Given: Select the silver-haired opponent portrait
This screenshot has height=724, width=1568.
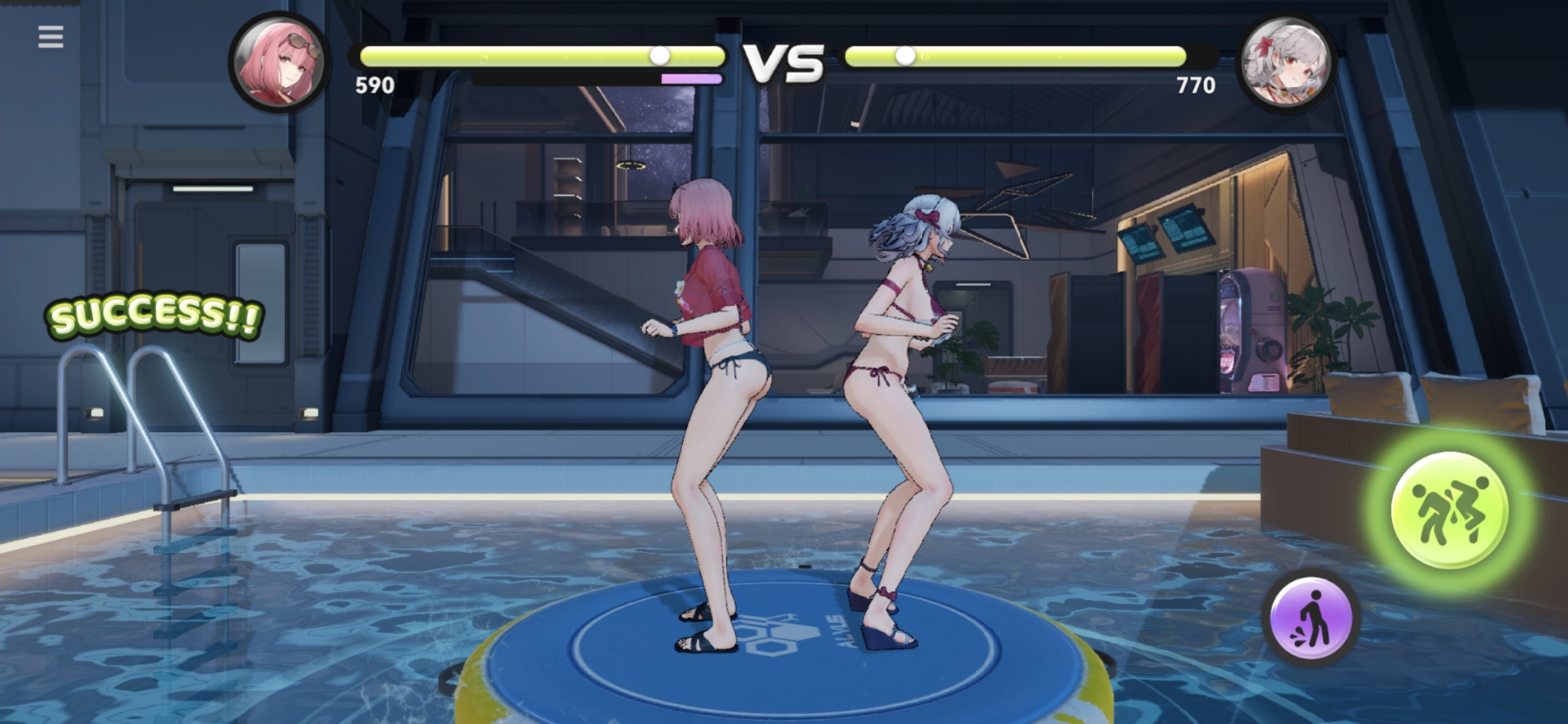Looking at the screenshot, I should pos(1286,62).
